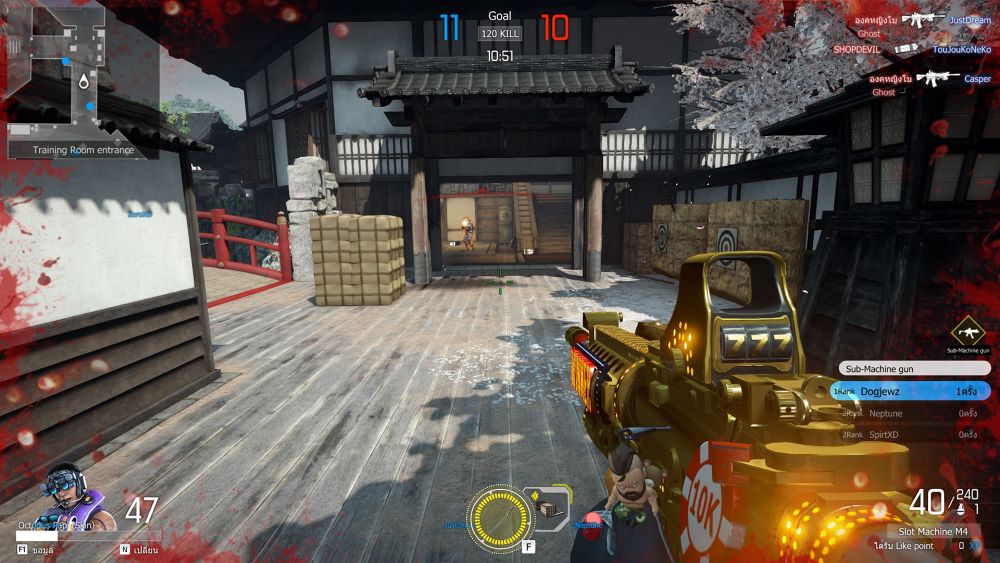Select Neptune's row in the ranking list
The width and height of the screenshot is (1000, 563).
coord(910,413)
